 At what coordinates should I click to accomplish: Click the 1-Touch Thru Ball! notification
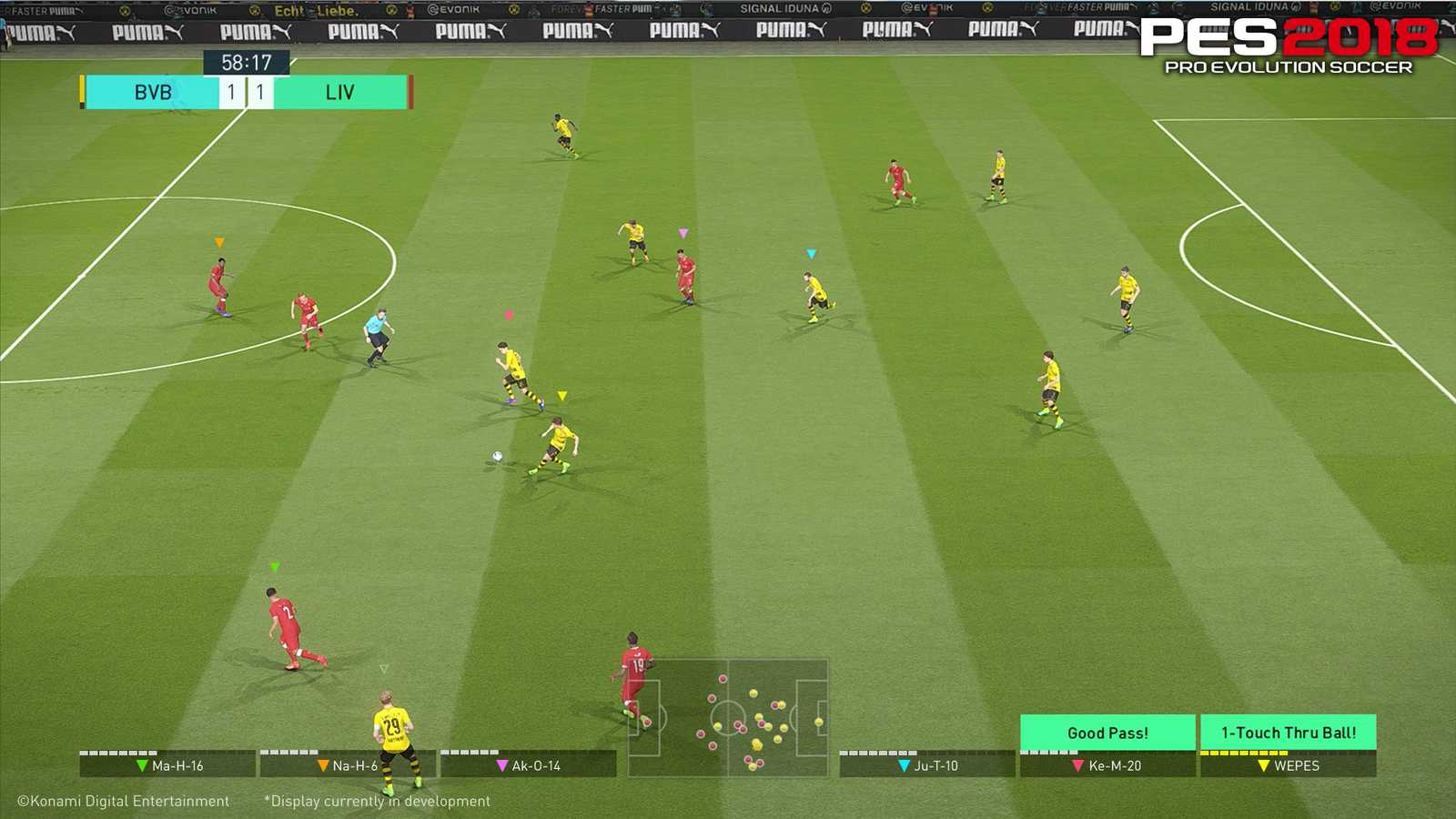tap(1289, 732)
